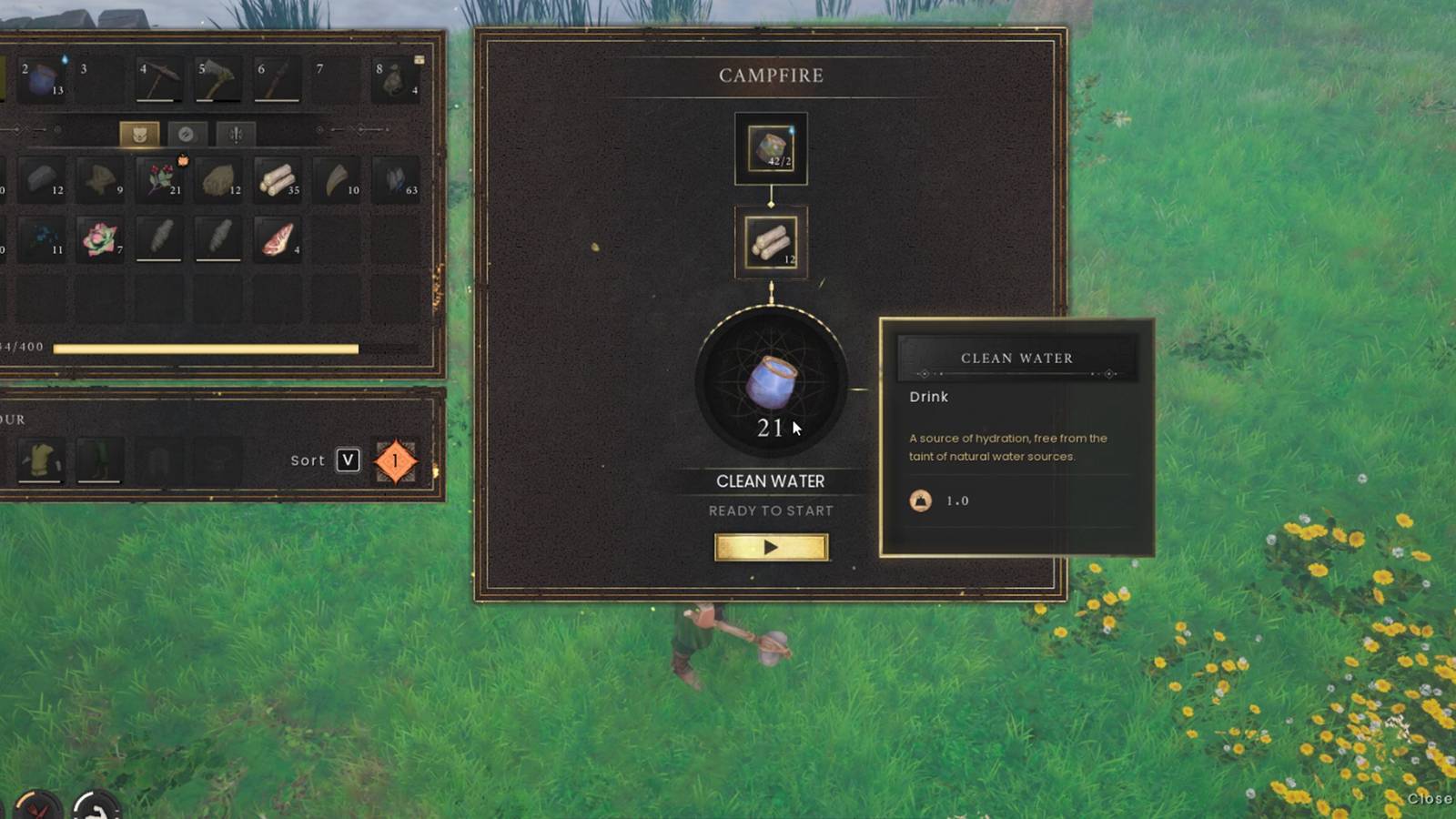Open the highlighted backpack filter tab
1456x819 pixels.
point(138,134)
